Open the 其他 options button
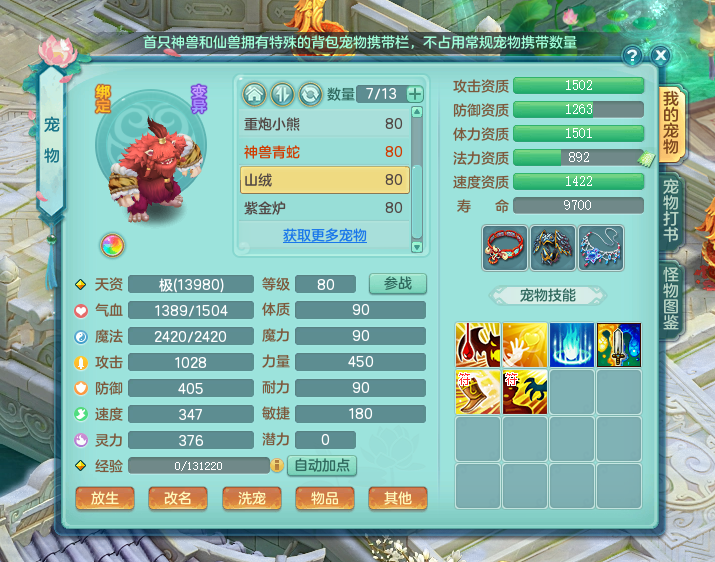Image resolution: width=715 pixels, height=562 pixels. (x=397, y=498)
